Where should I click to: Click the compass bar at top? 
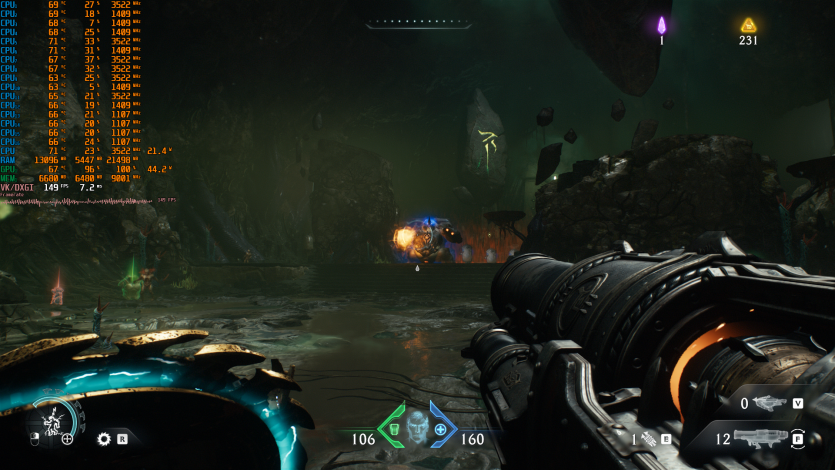(417, 22)
